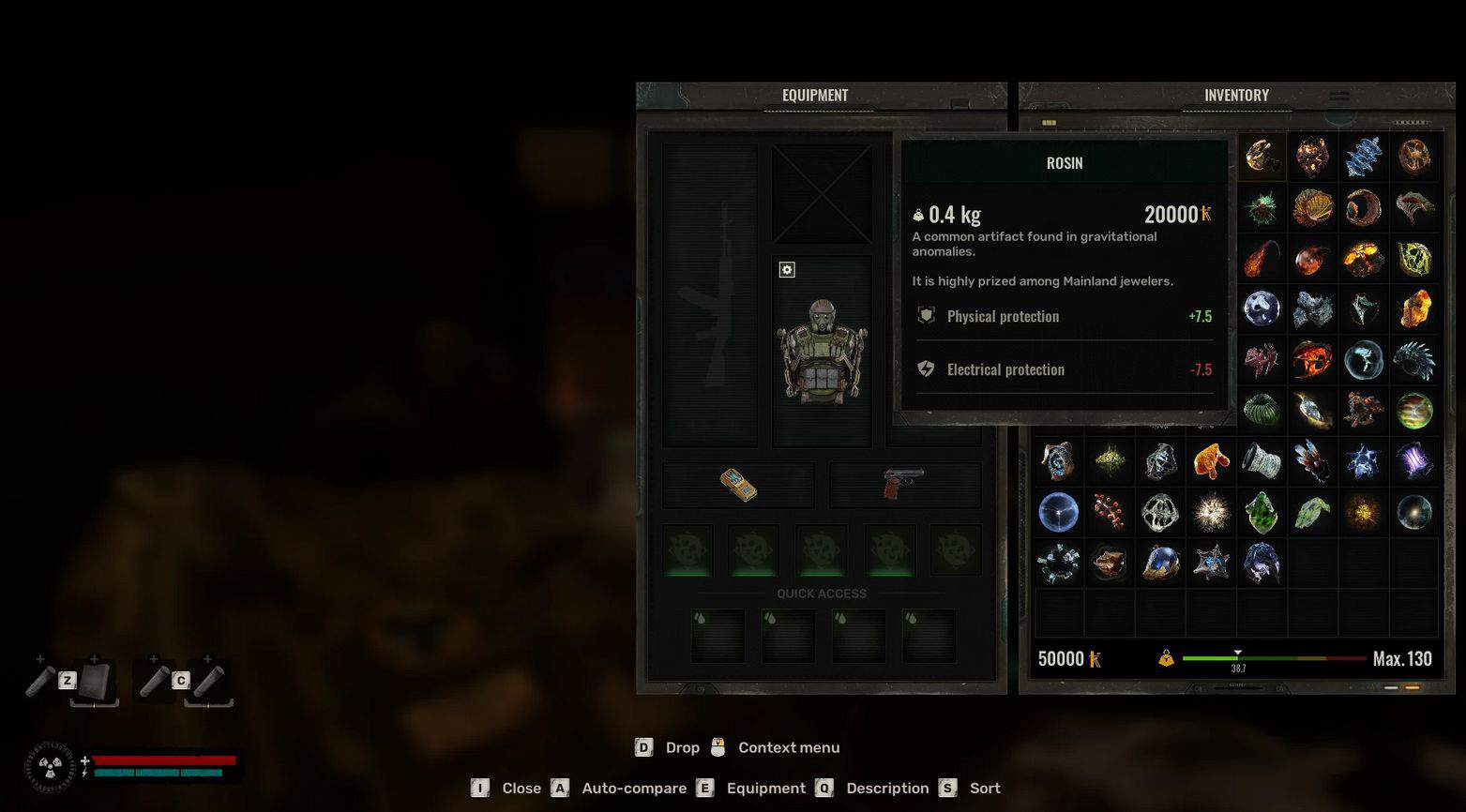Click the pistol in the sidearm slot
The width and height of the screenshot is (1466, 812).
point(904,484)
